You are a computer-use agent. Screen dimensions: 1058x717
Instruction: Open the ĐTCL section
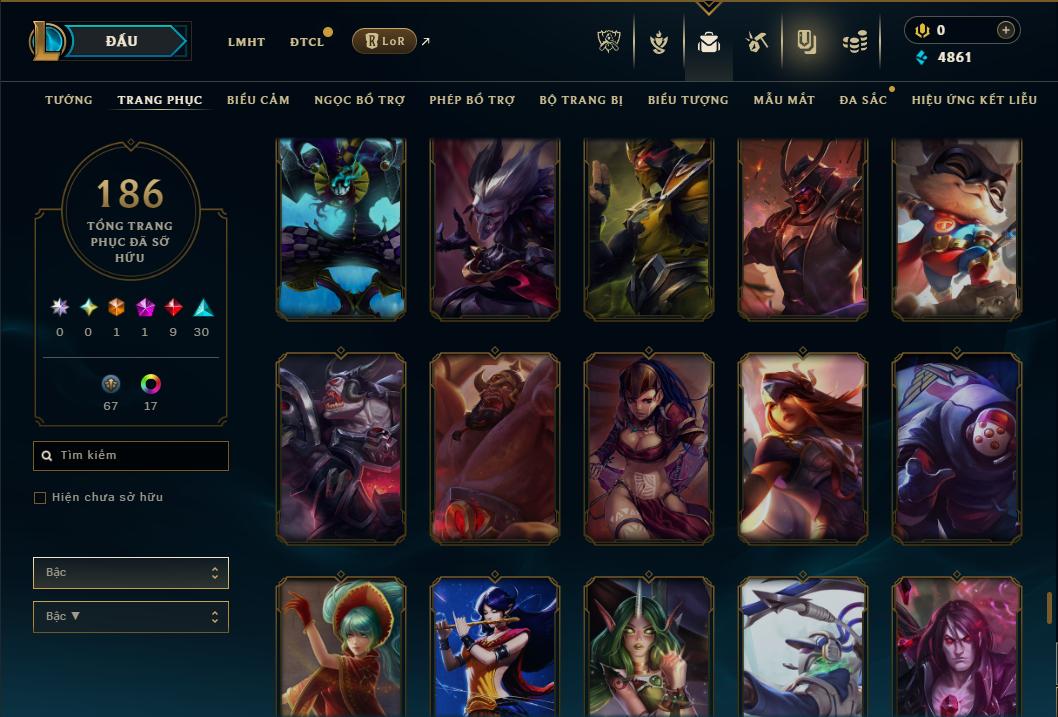pyautogui.click(x=307, y=42)
